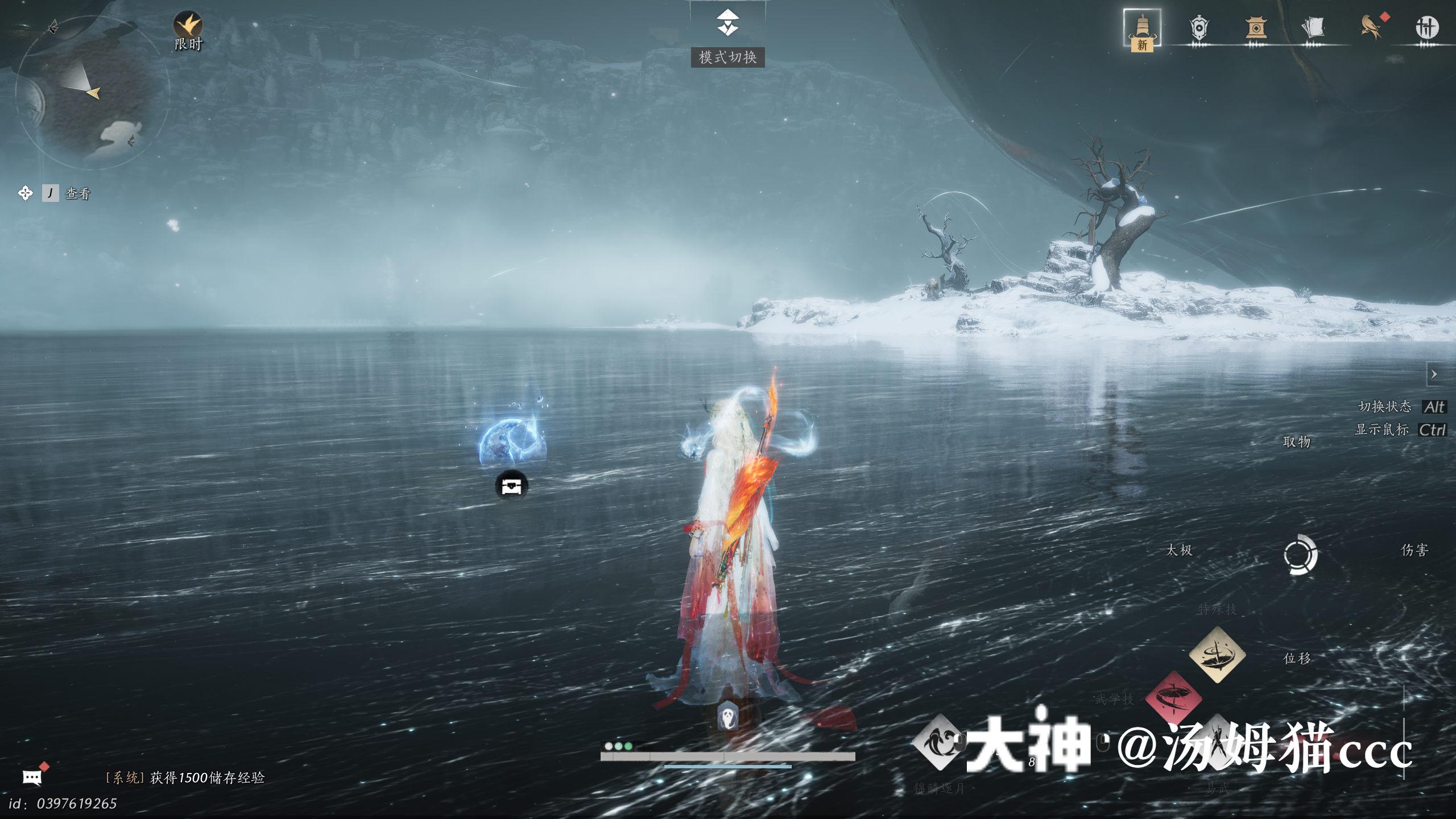Activate the red umbrella martial skill
This screenshot has width=1456, height=819.
1173,697
